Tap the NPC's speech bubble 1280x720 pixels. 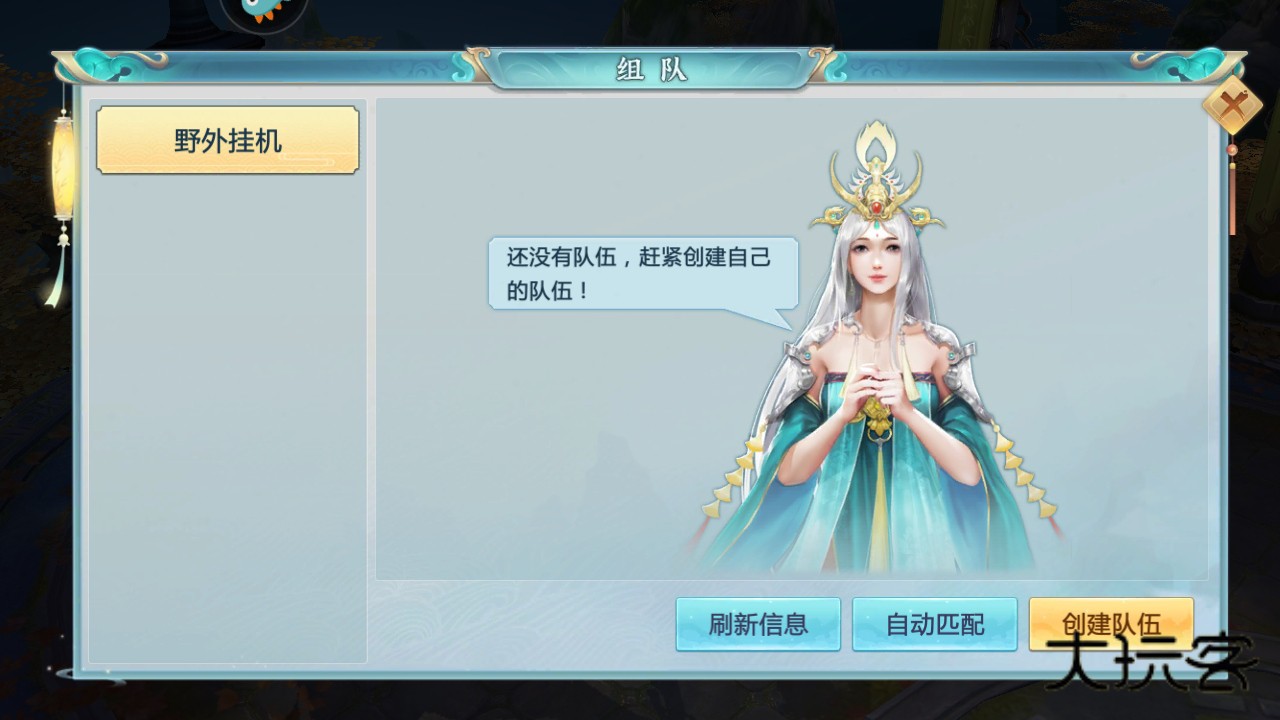pyautogui.click(x=640, y=272)
